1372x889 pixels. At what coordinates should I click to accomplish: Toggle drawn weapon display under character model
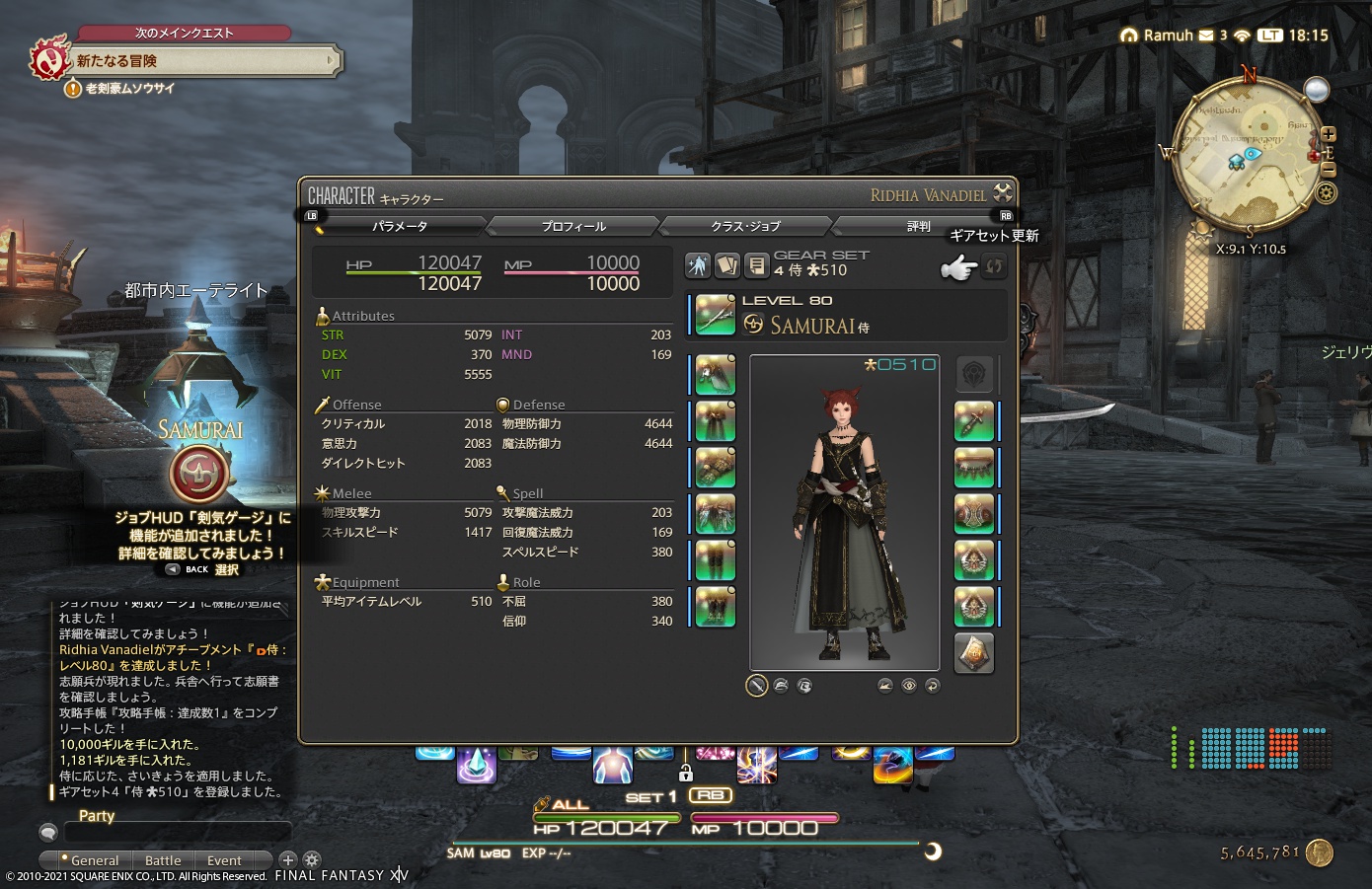tap(757, 685)
